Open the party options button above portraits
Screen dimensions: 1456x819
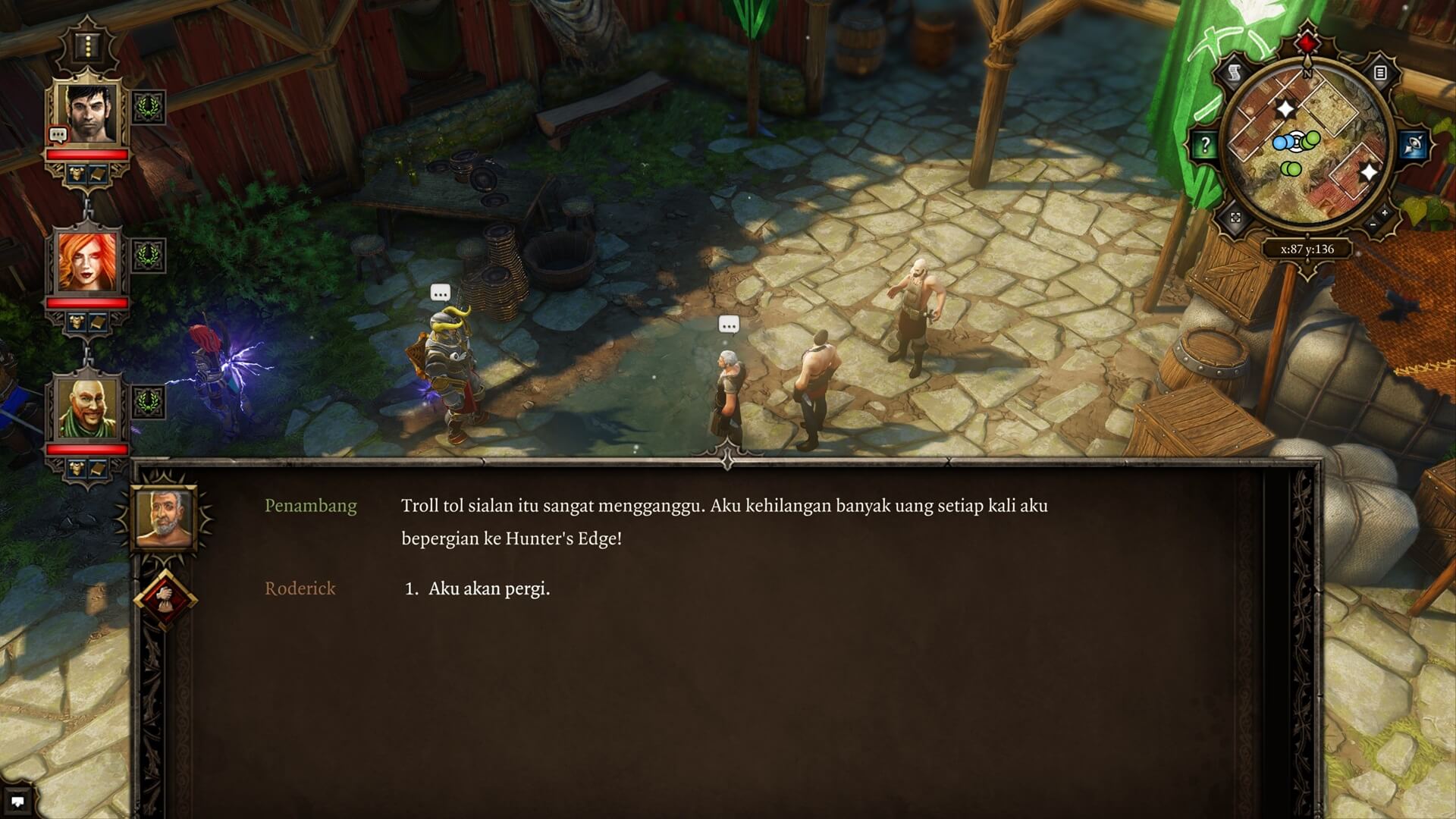pos(89,47)
